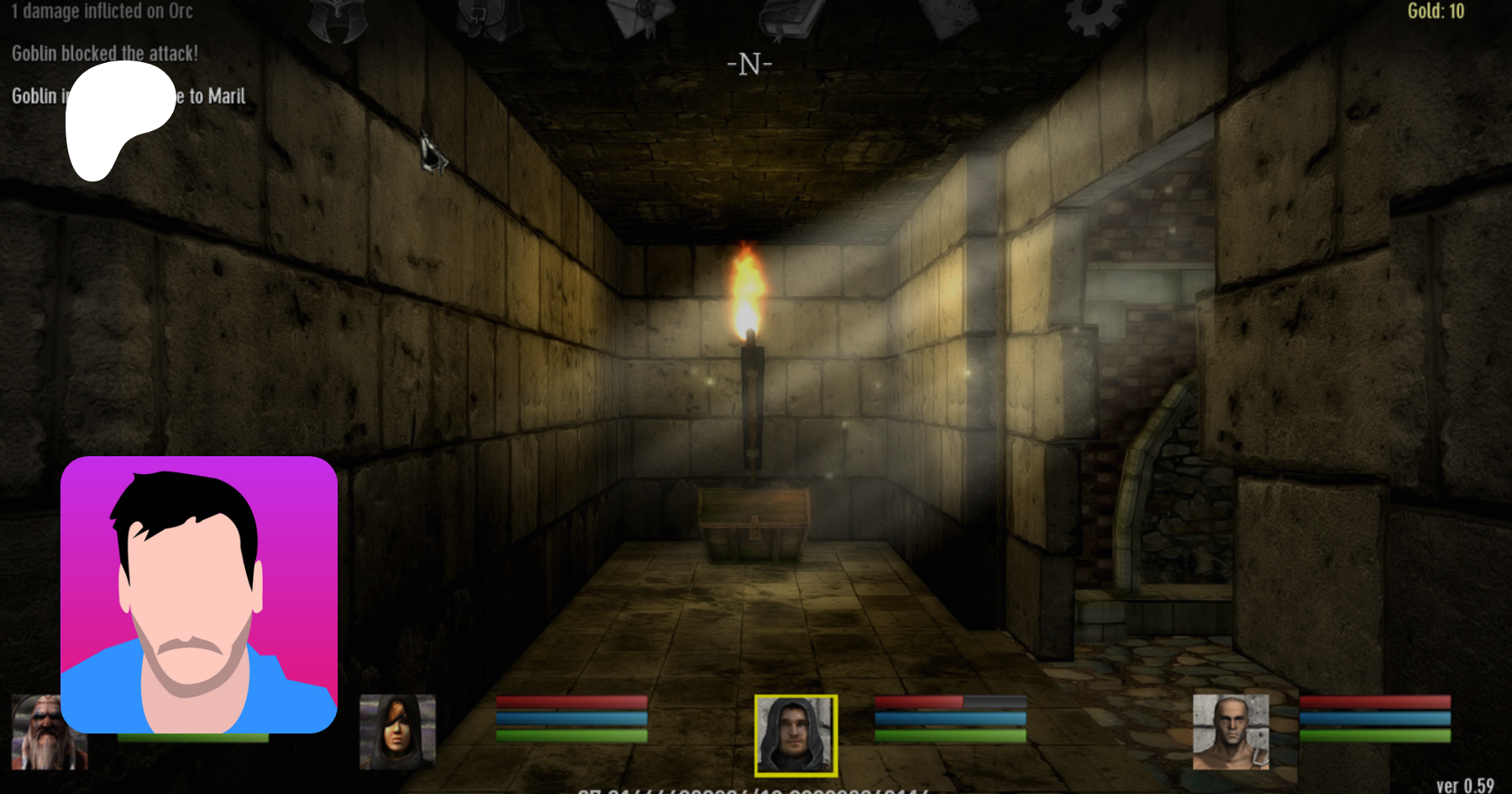Open the sealed letter quest icon
Image resolution: width=1512 pixels, height=794 pixels.
point(641,18)
